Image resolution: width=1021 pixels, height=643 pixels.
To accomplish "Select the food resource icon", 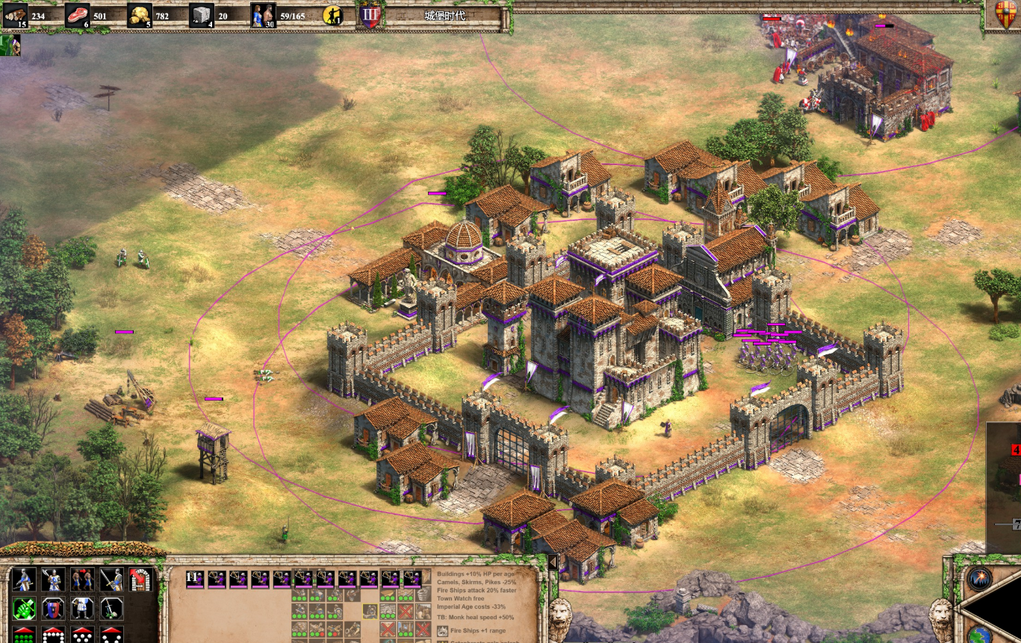I will 77,15.
